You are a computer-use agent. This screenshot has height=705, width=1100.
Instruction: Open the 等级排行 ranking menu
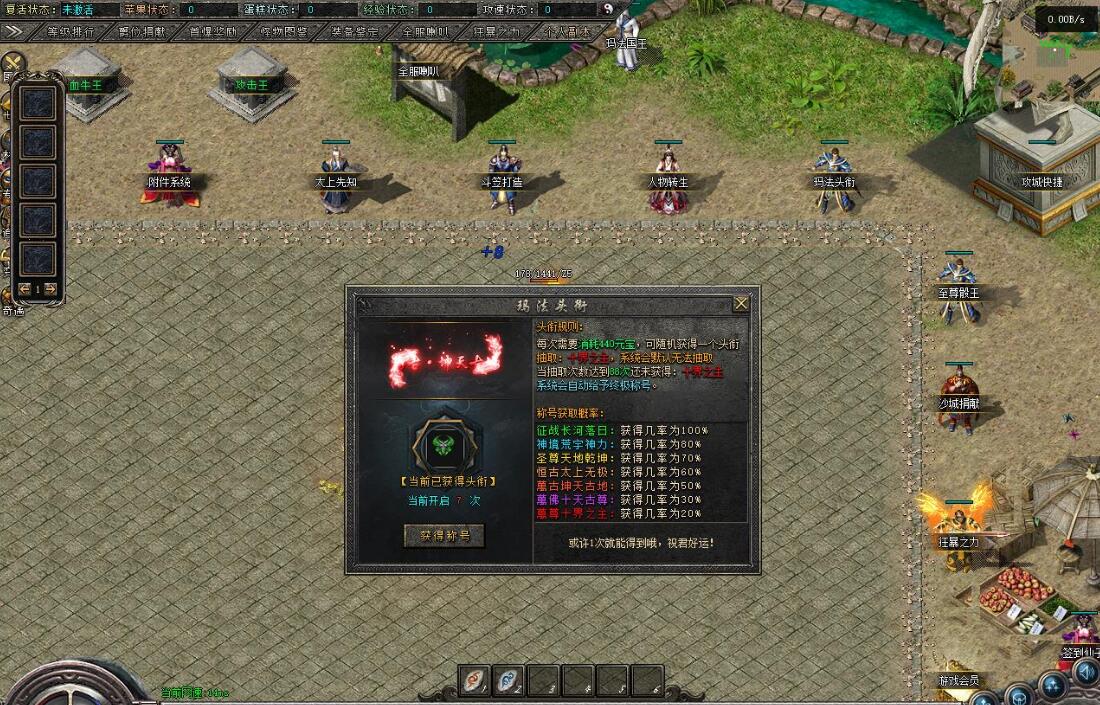[71, 31]
